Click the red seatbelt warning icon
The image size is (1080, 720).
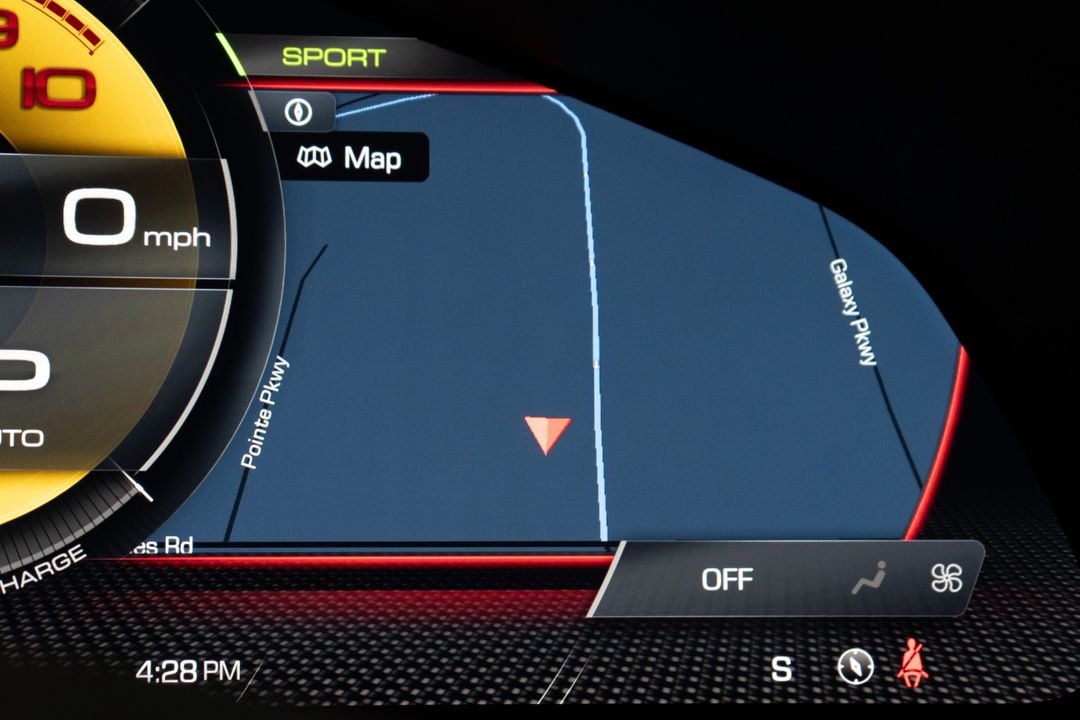pyautogui.click(x=911, y=666)
